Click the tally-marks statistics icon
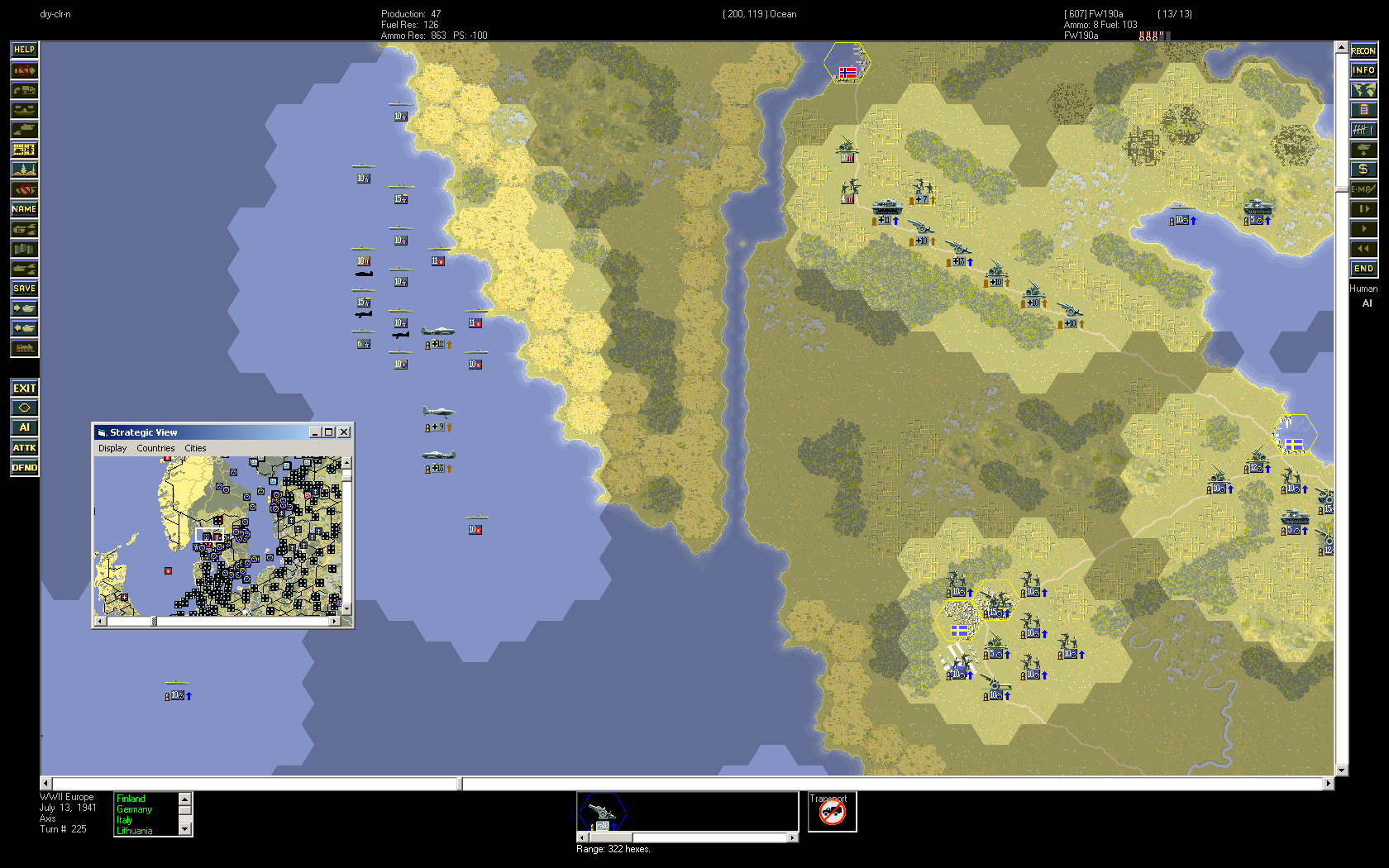This screenshot has height=868, width=1389. point(1363,129)
